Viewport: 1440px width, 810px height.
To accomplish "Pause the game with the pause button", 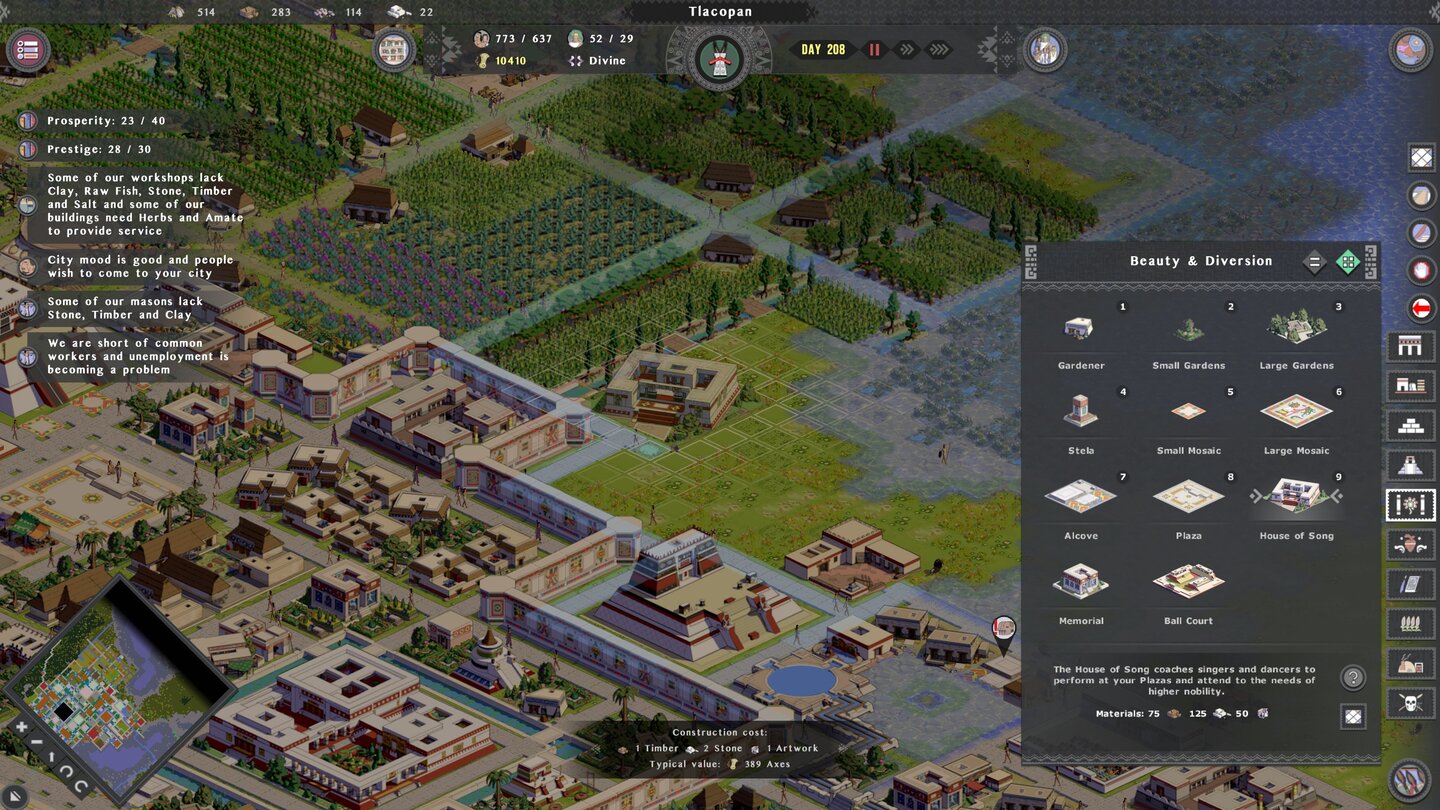I will click(x=874, y=48).
